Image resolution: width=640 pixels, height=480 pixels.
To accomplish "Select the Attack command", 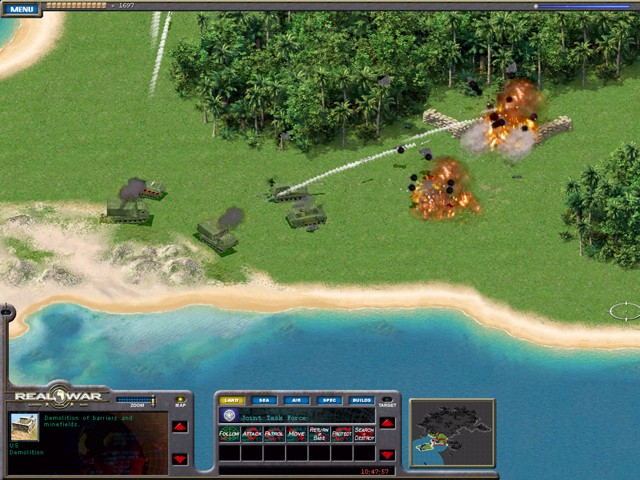I will point(252,434).
